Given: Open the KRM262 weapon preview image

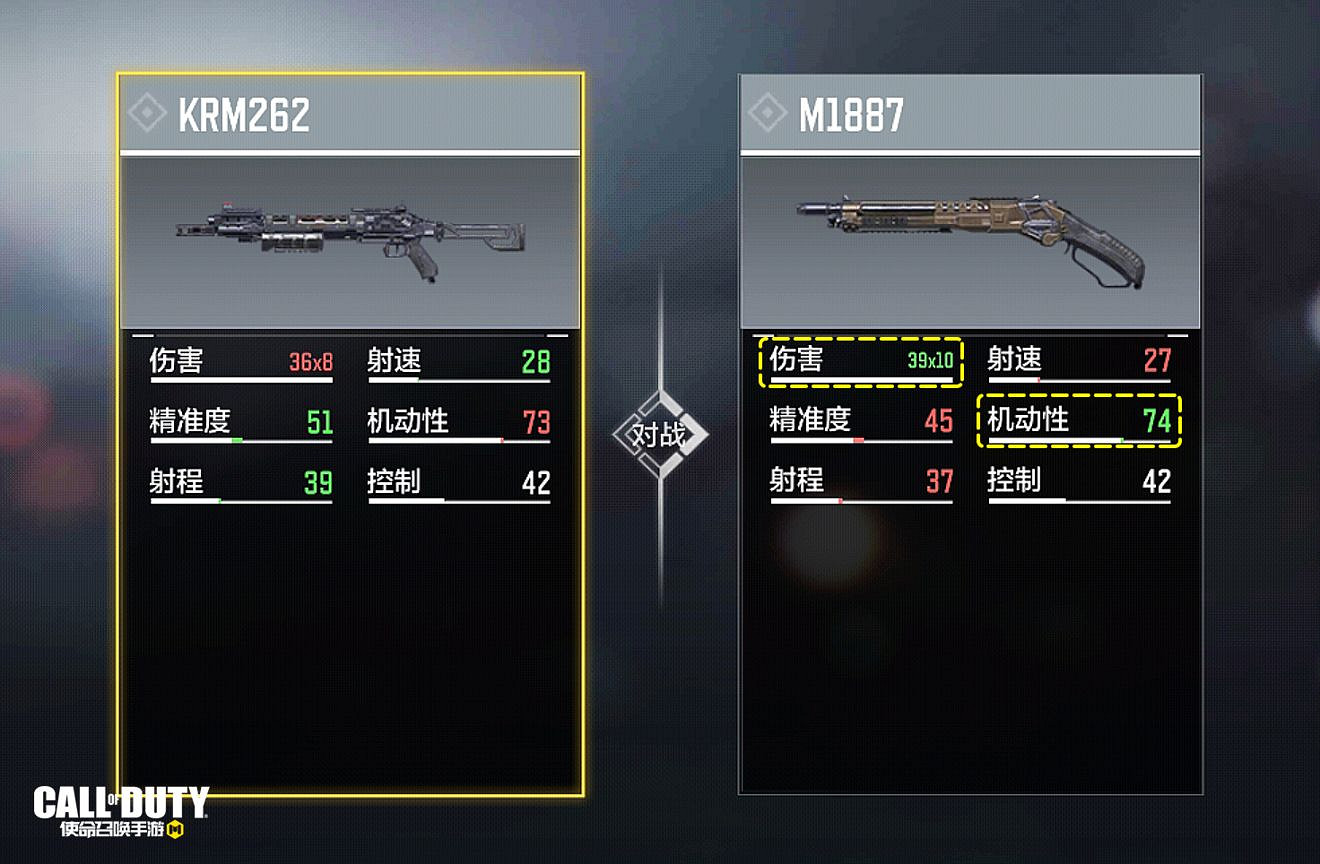Looking at the screenshot, I should (350, 240).
